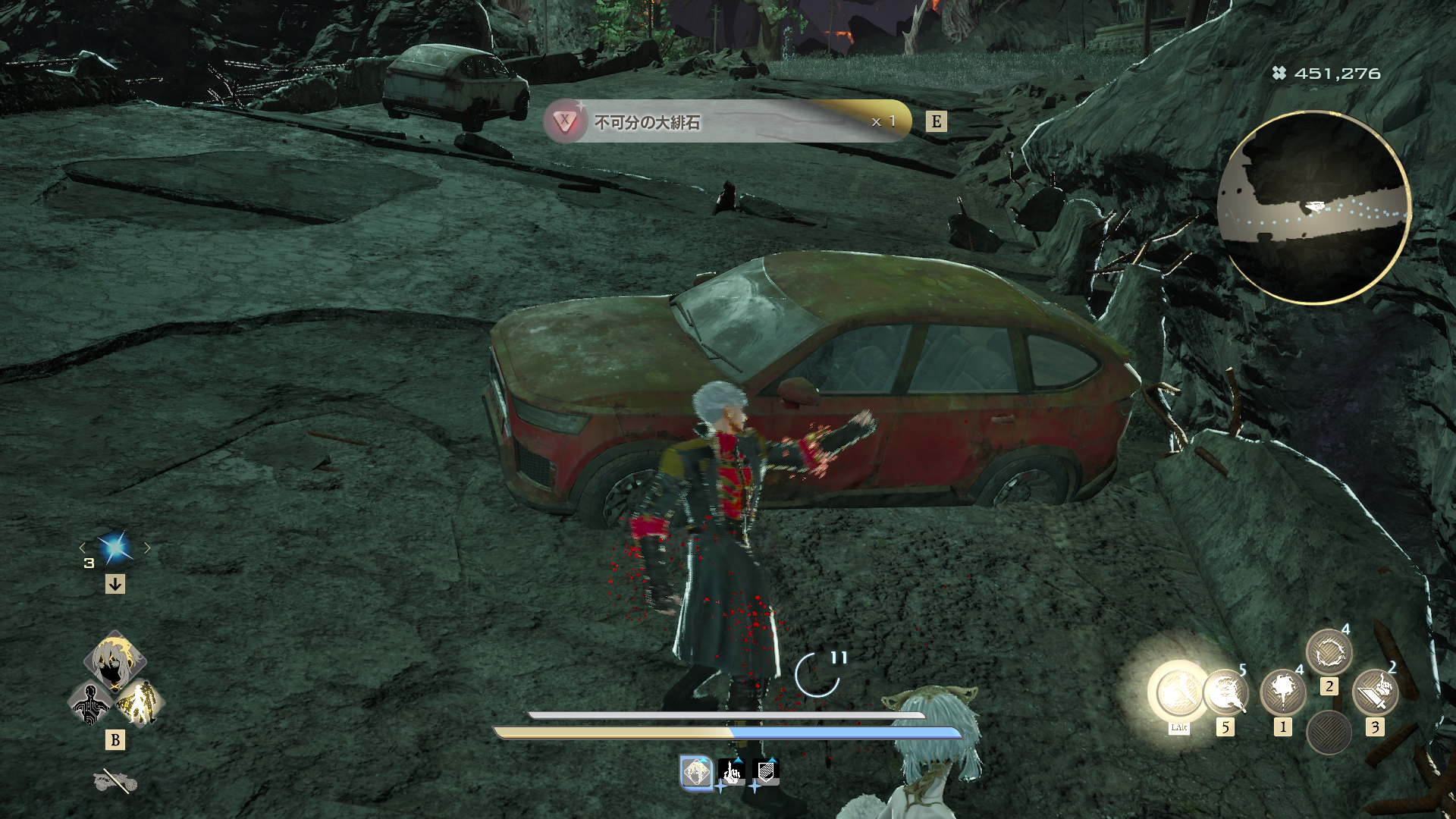Click the pointing hand buff icon
Screen dimensions: 1456x819
[x=732, y=772]
